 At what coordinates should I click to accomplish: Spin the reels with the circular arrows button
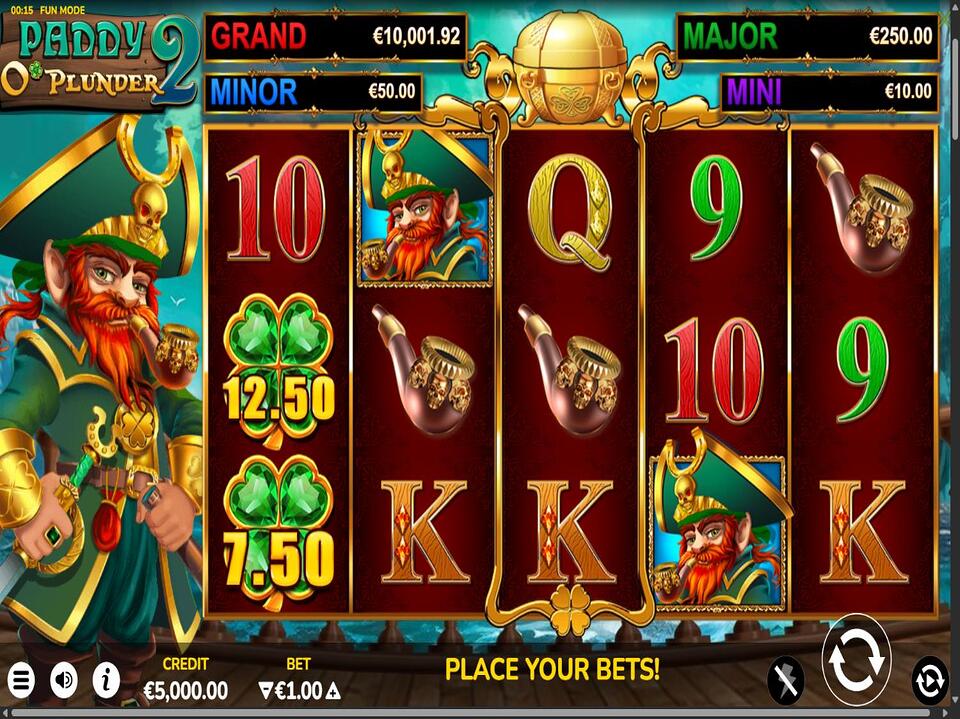(x=856, y=661)
